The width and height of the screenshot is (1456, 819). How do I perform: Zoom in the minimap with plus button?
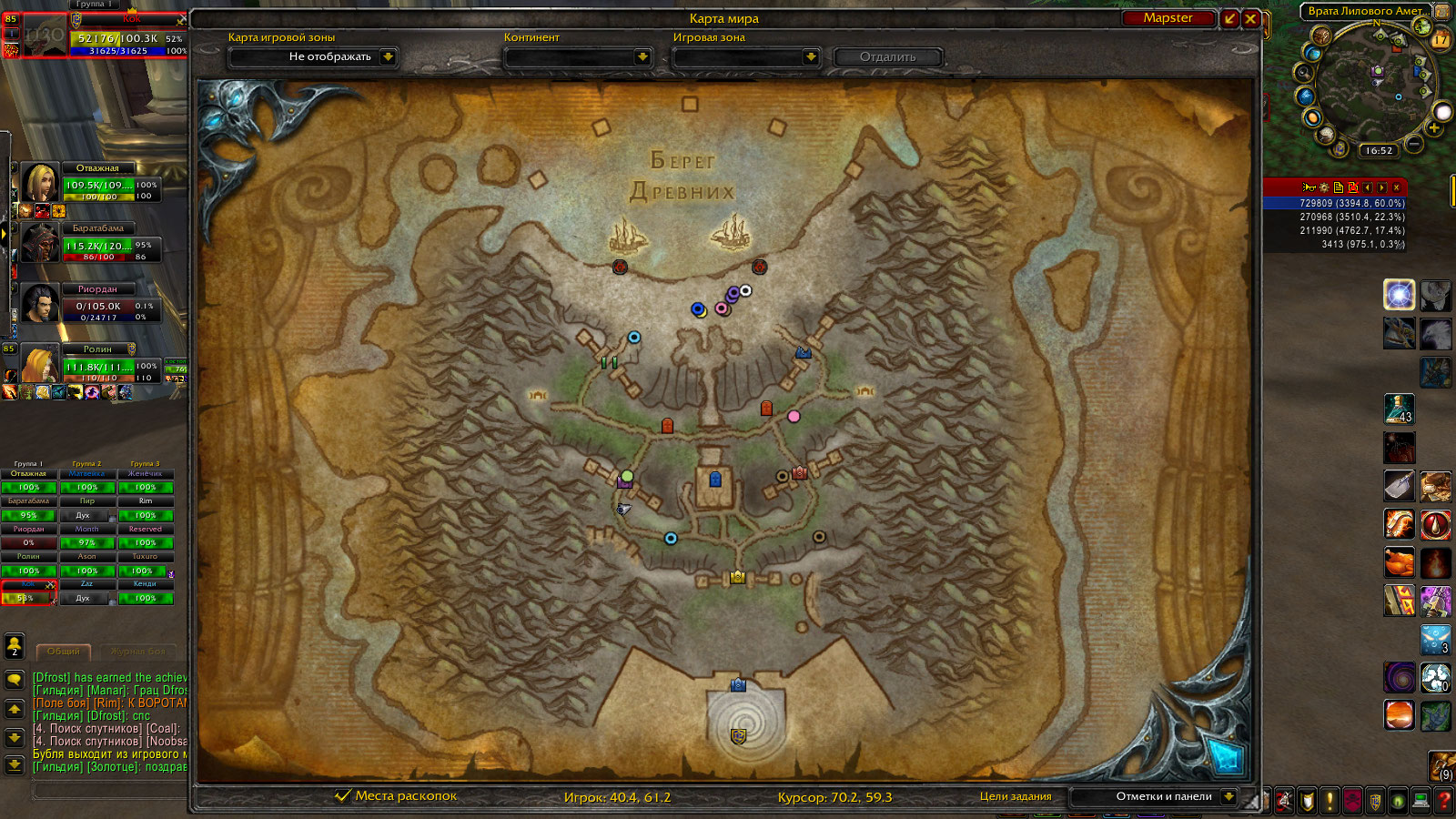point(1434,129)
